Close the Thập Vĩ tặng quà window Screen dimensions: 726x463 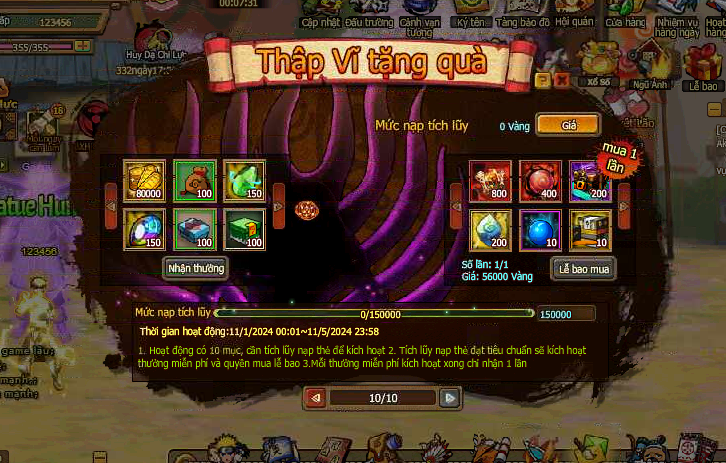tap(561, 80)
